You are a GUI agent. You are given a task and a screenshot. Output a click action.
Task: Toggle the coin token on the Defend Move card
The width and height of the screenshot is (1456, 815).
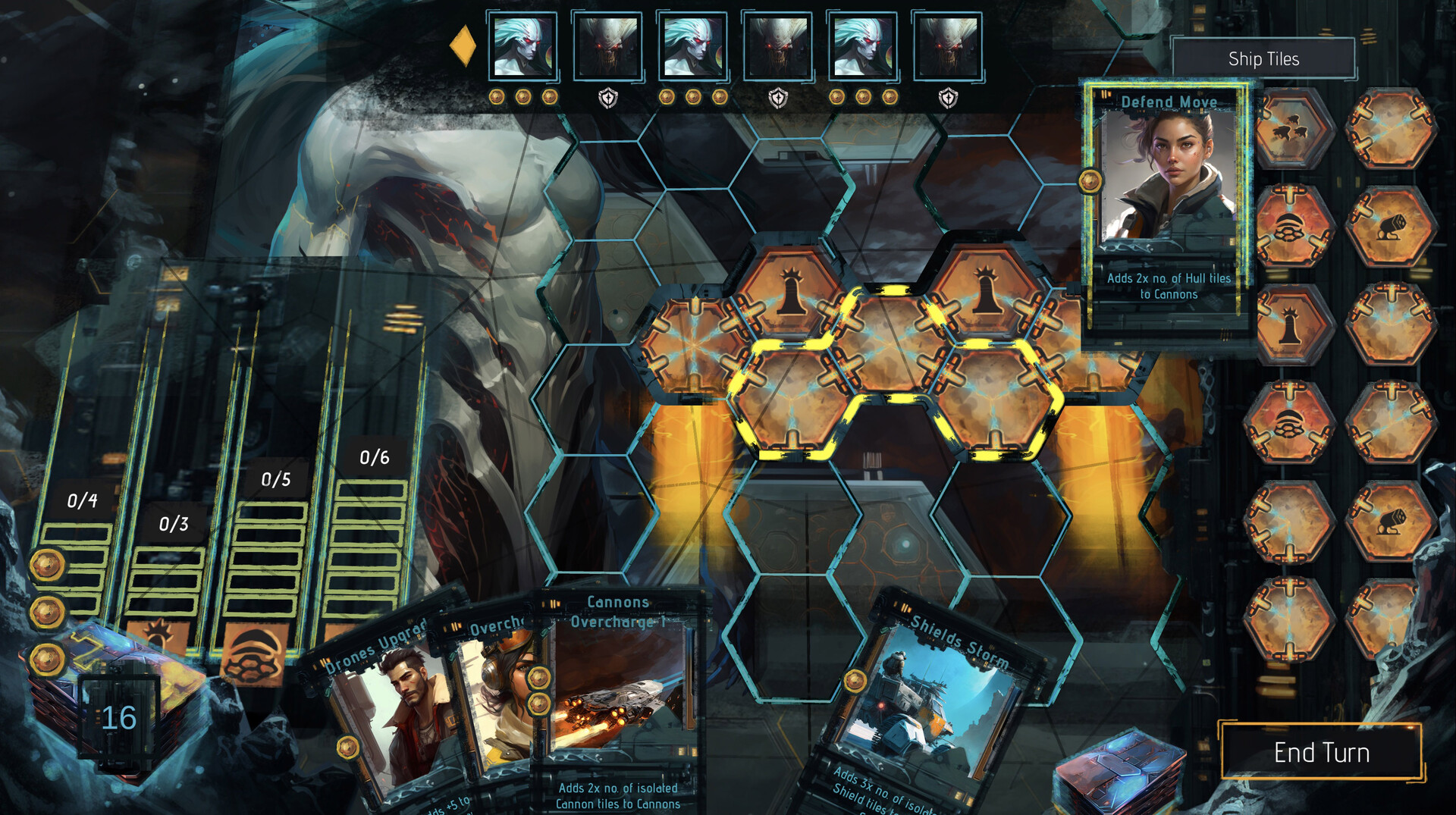click(1090, 182)
